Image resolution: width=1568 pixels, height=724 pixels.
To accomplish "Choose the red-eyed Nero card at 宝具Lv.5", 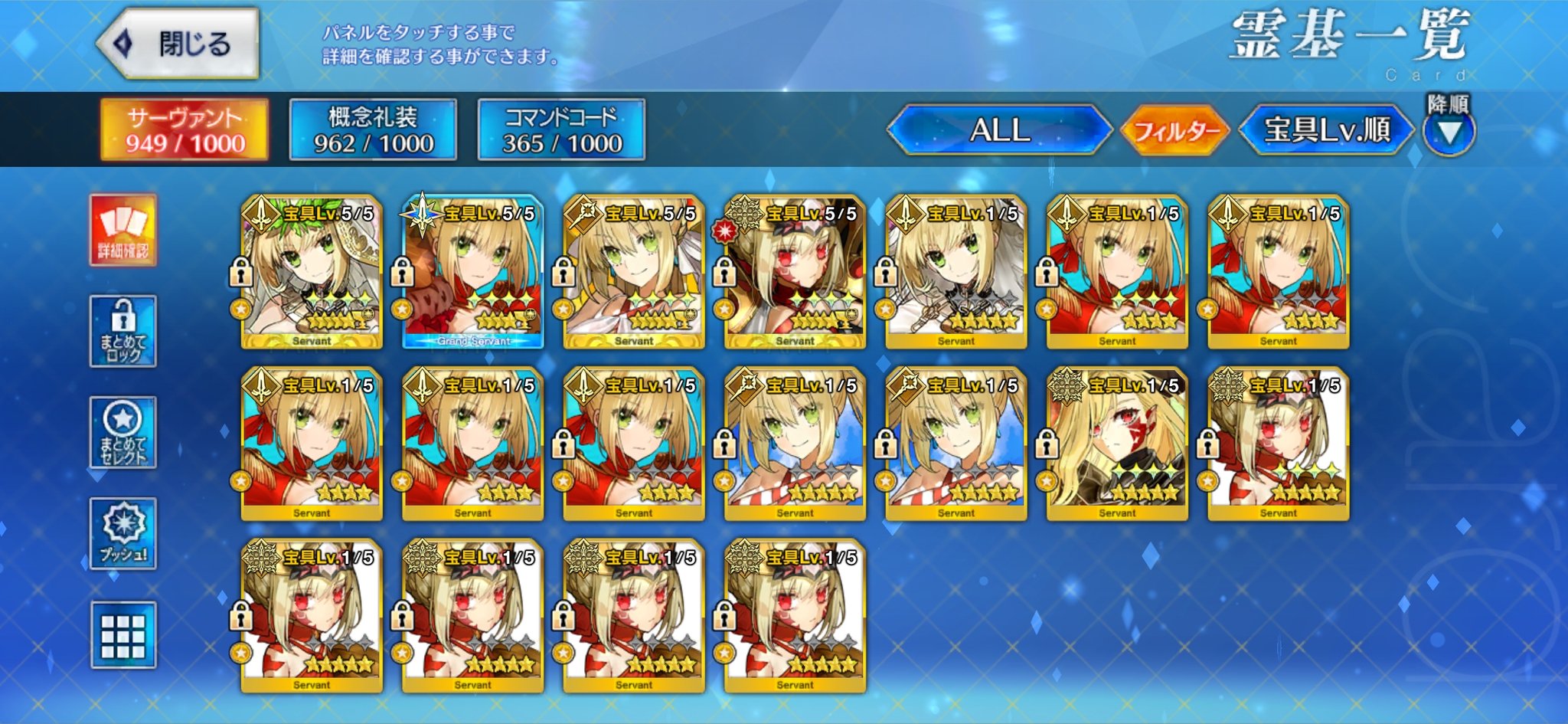I will [x=795, y=272].
